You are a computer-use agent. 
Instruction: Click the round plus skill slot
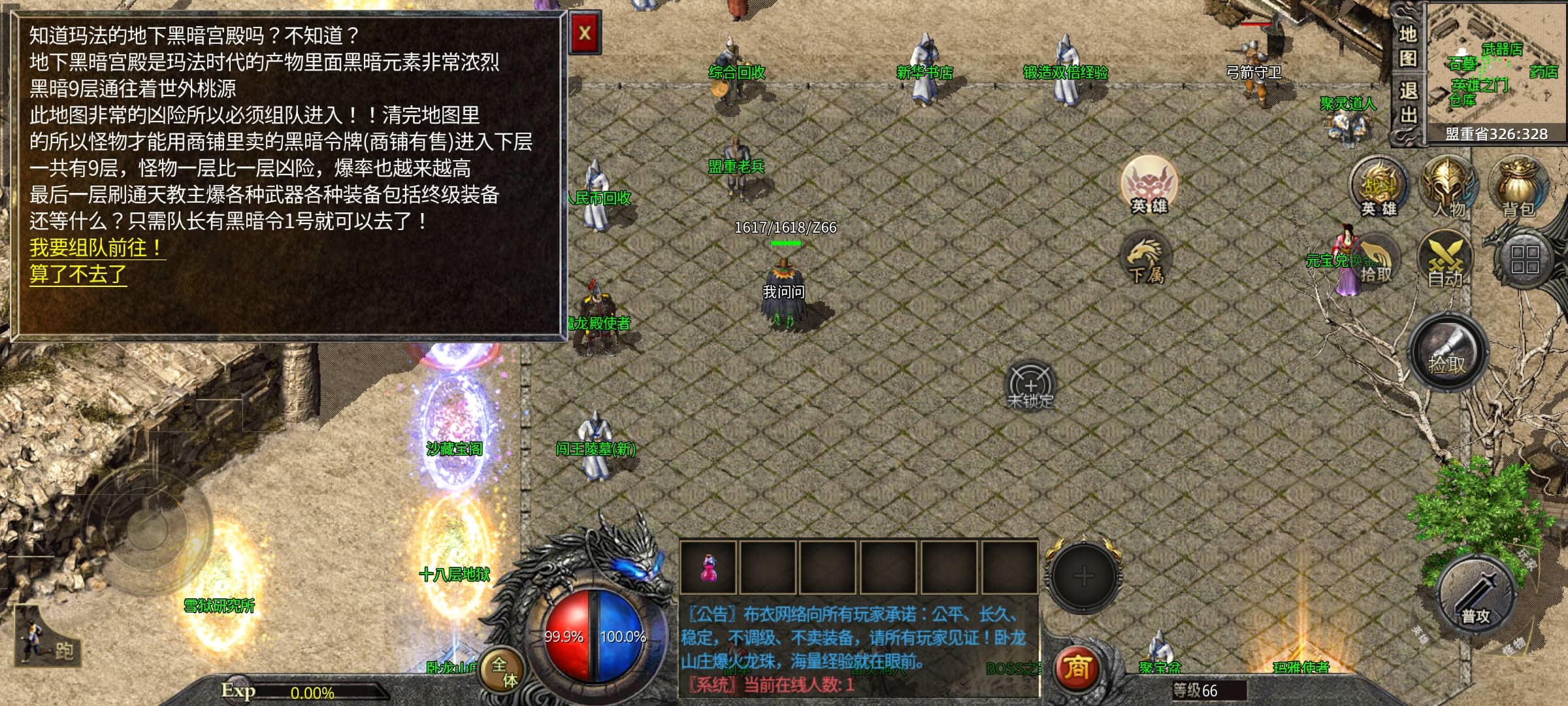point(1083,576)
